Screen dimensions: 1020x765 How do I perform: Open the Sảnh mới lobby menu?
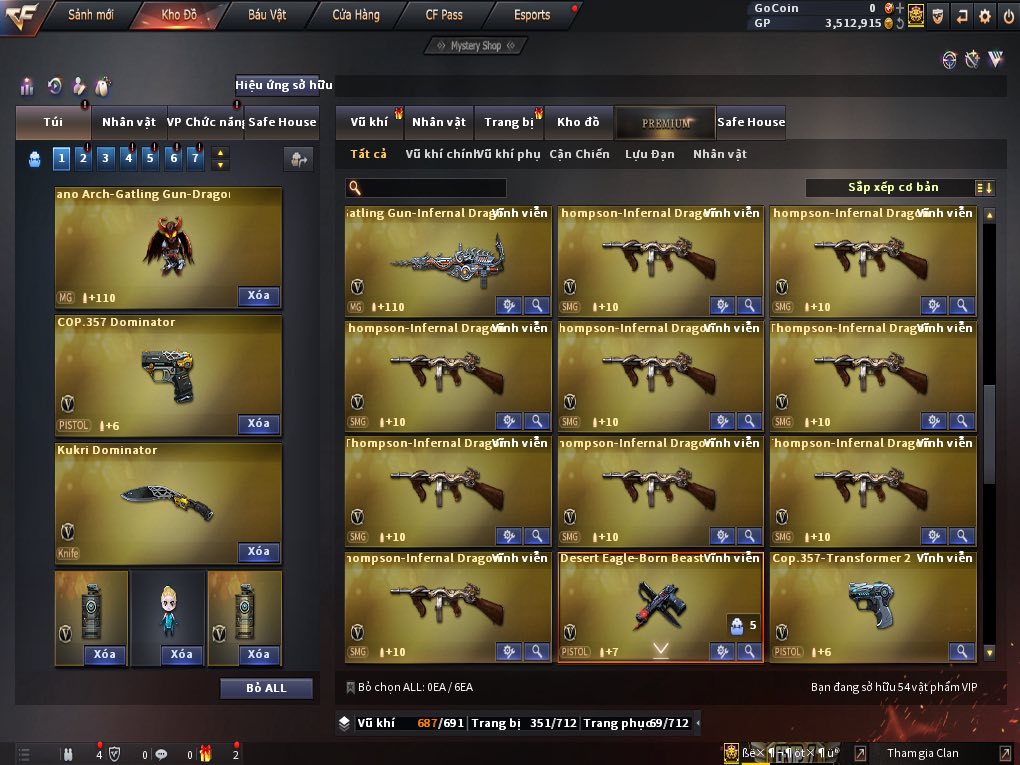coord(90,15)
